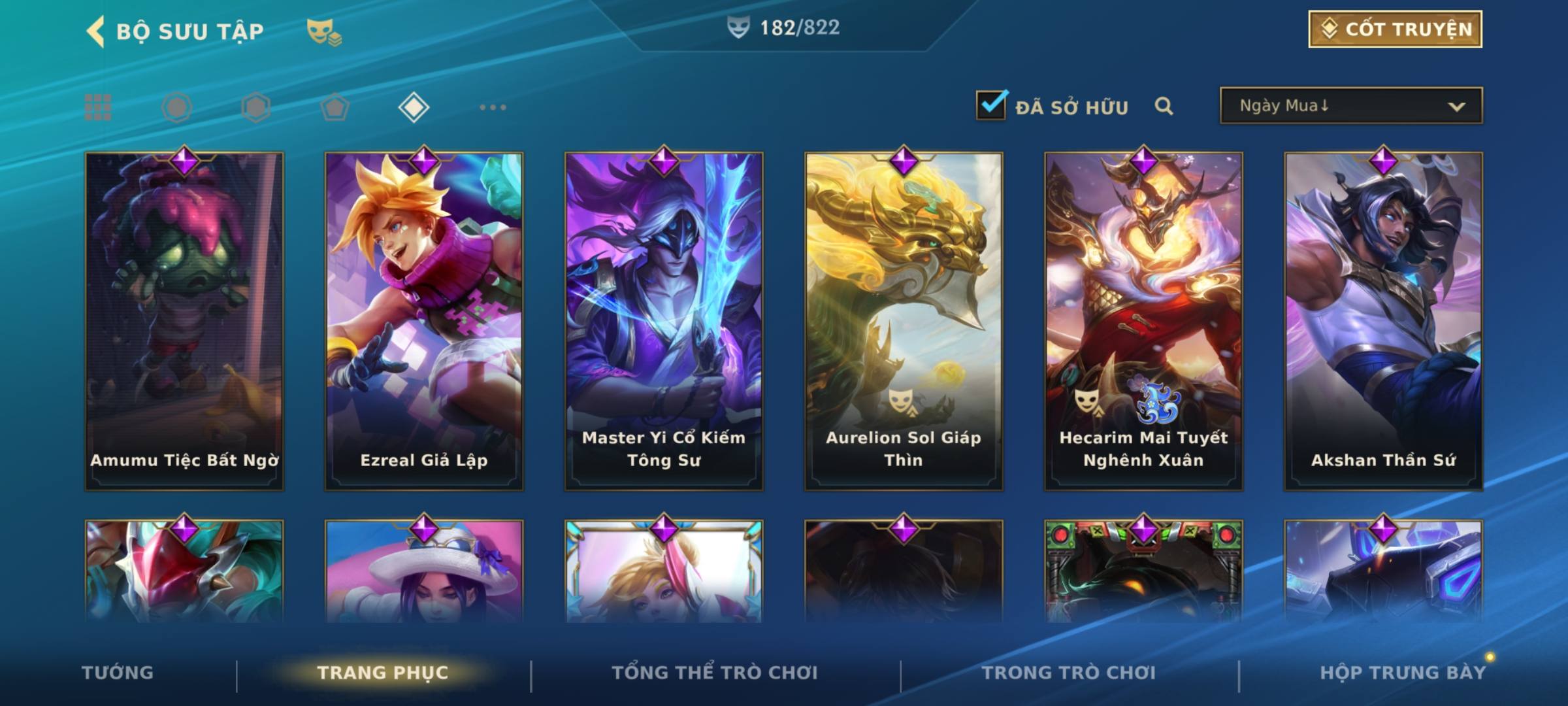Show more filters via three dots

(493, 107)
